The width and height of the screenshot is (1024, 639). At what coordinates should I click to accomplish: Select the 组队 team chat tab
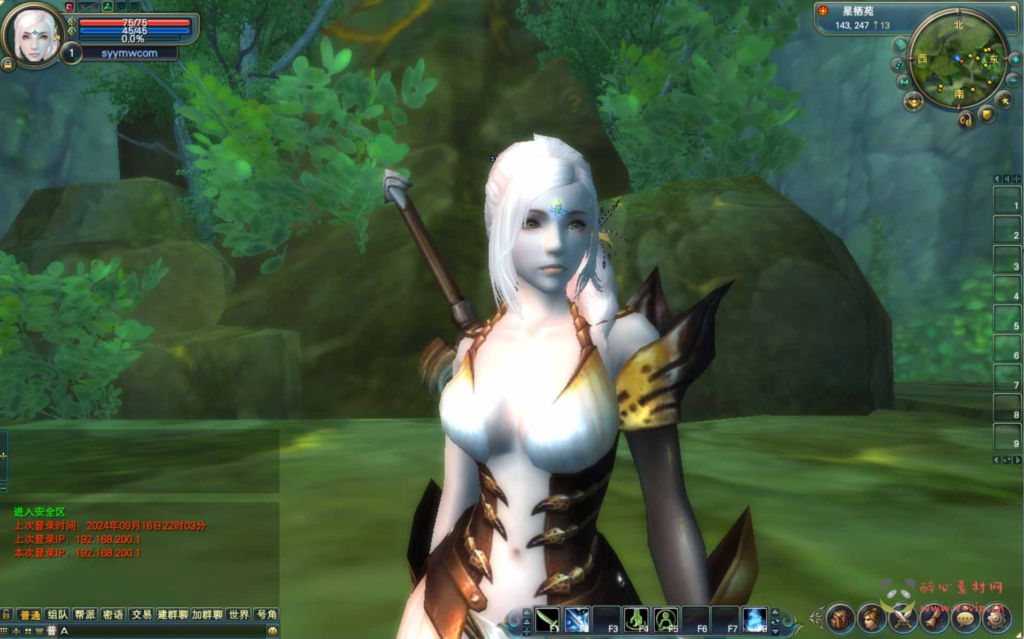57,614
